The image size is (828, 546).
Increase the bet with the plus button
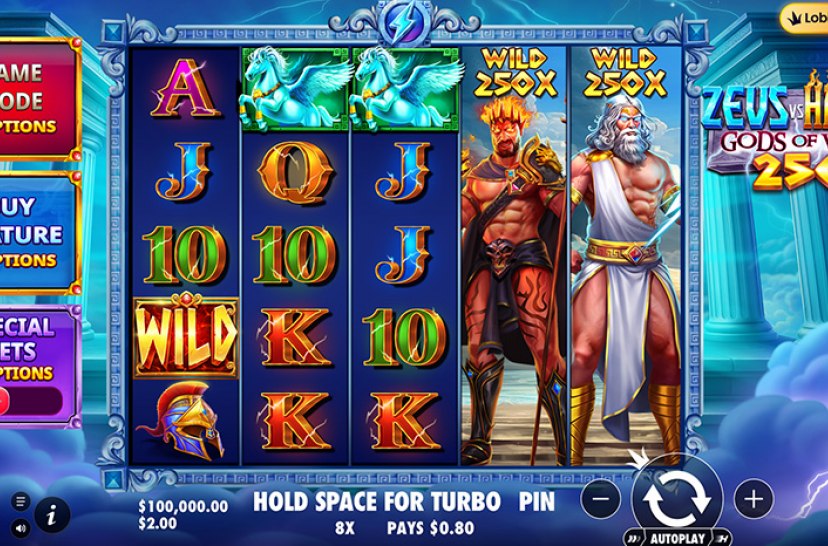click(753, 498)
